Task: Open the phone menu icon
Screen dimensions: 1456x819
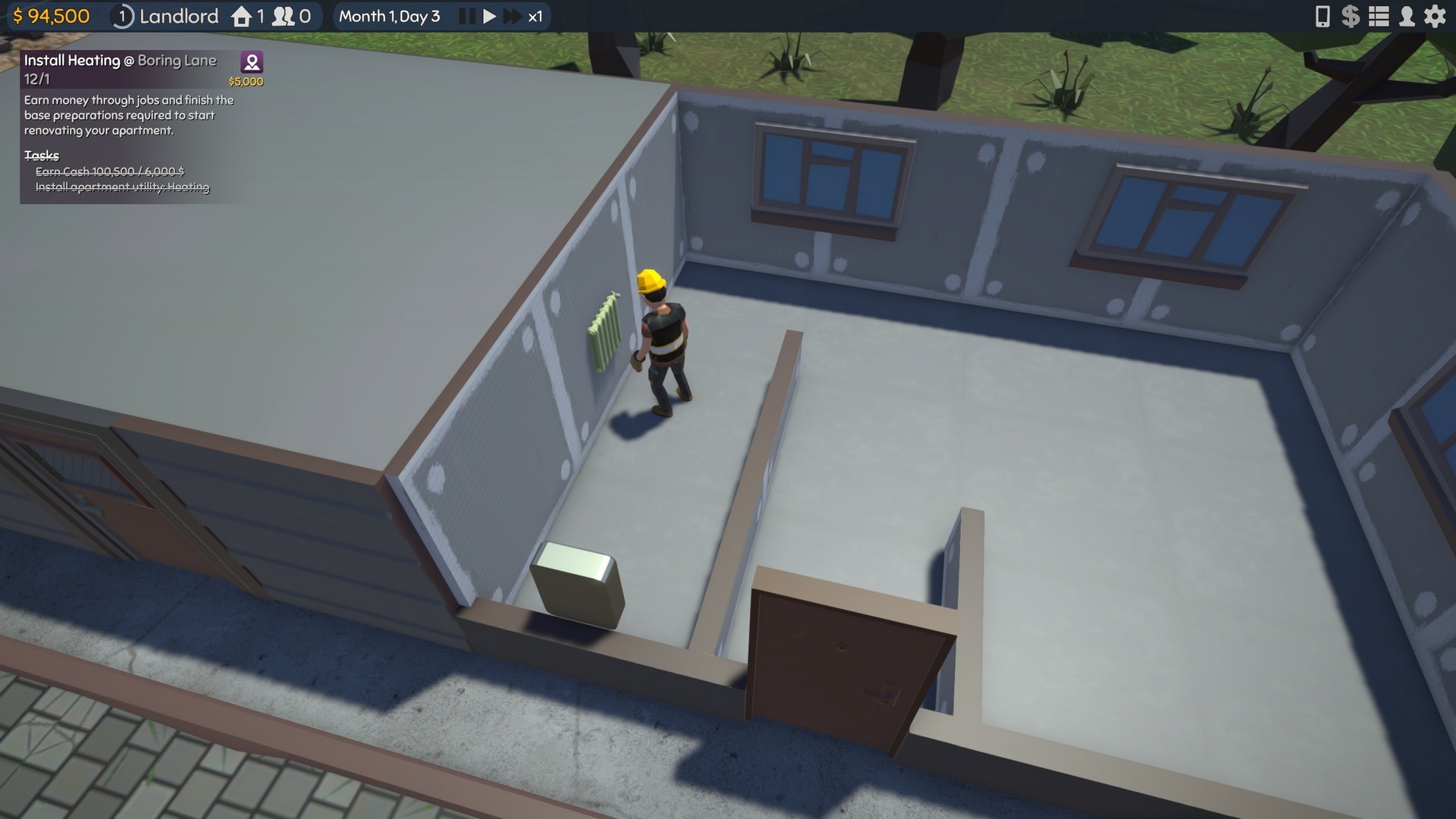Action: (1323, 16)
